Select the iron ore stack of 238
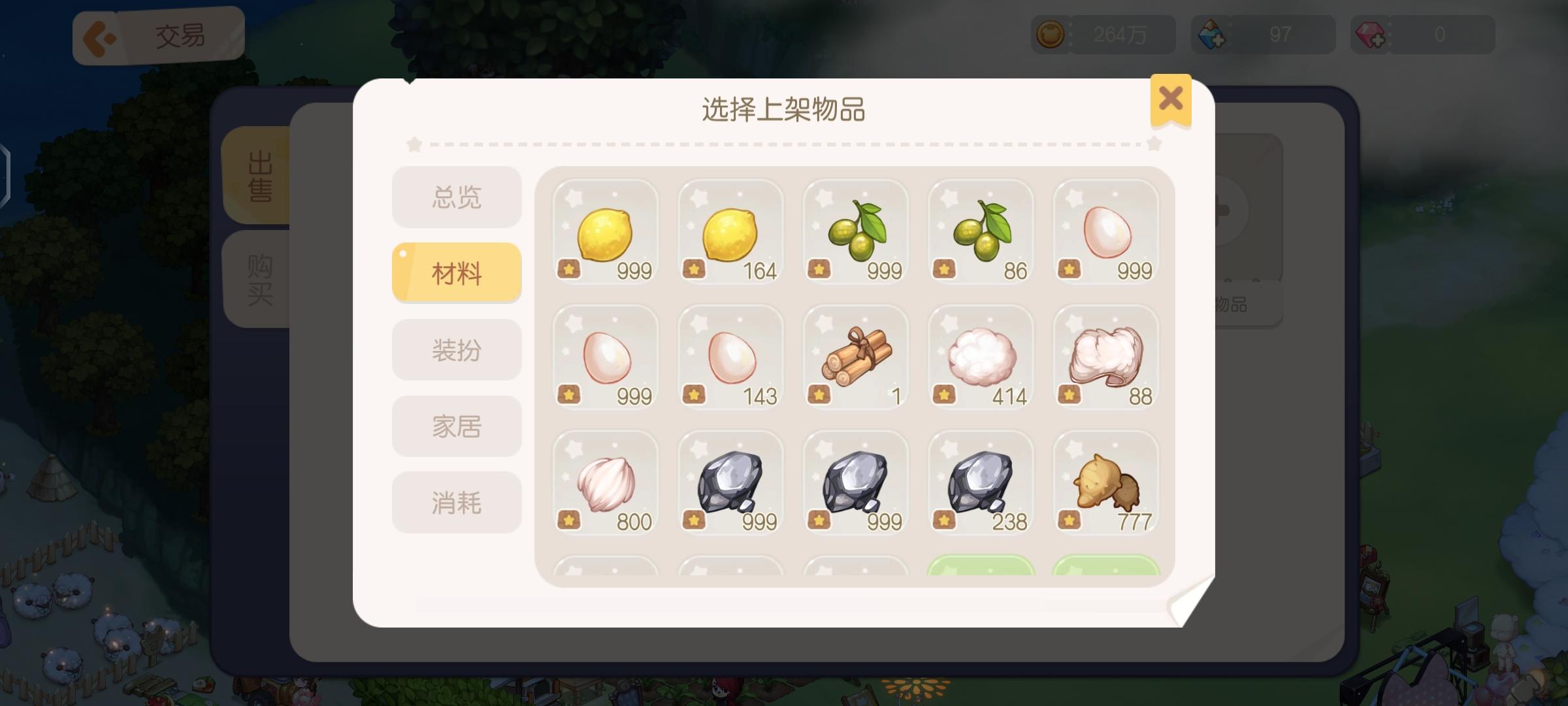The height and width of the screenshot is (706, 1568). click(981, 484)
